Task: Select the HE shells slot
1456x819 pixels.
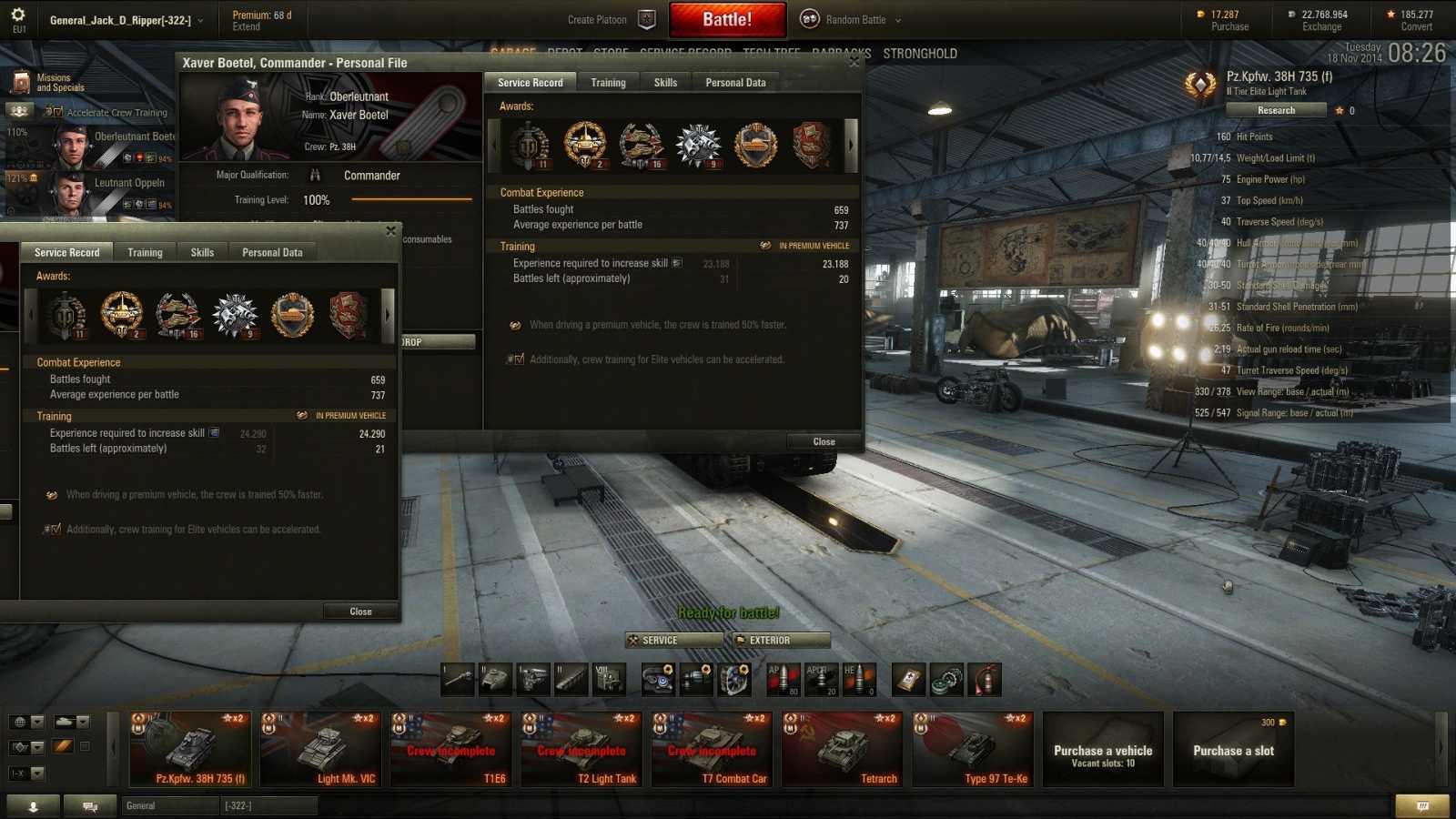Action: (x=861, y=679)
